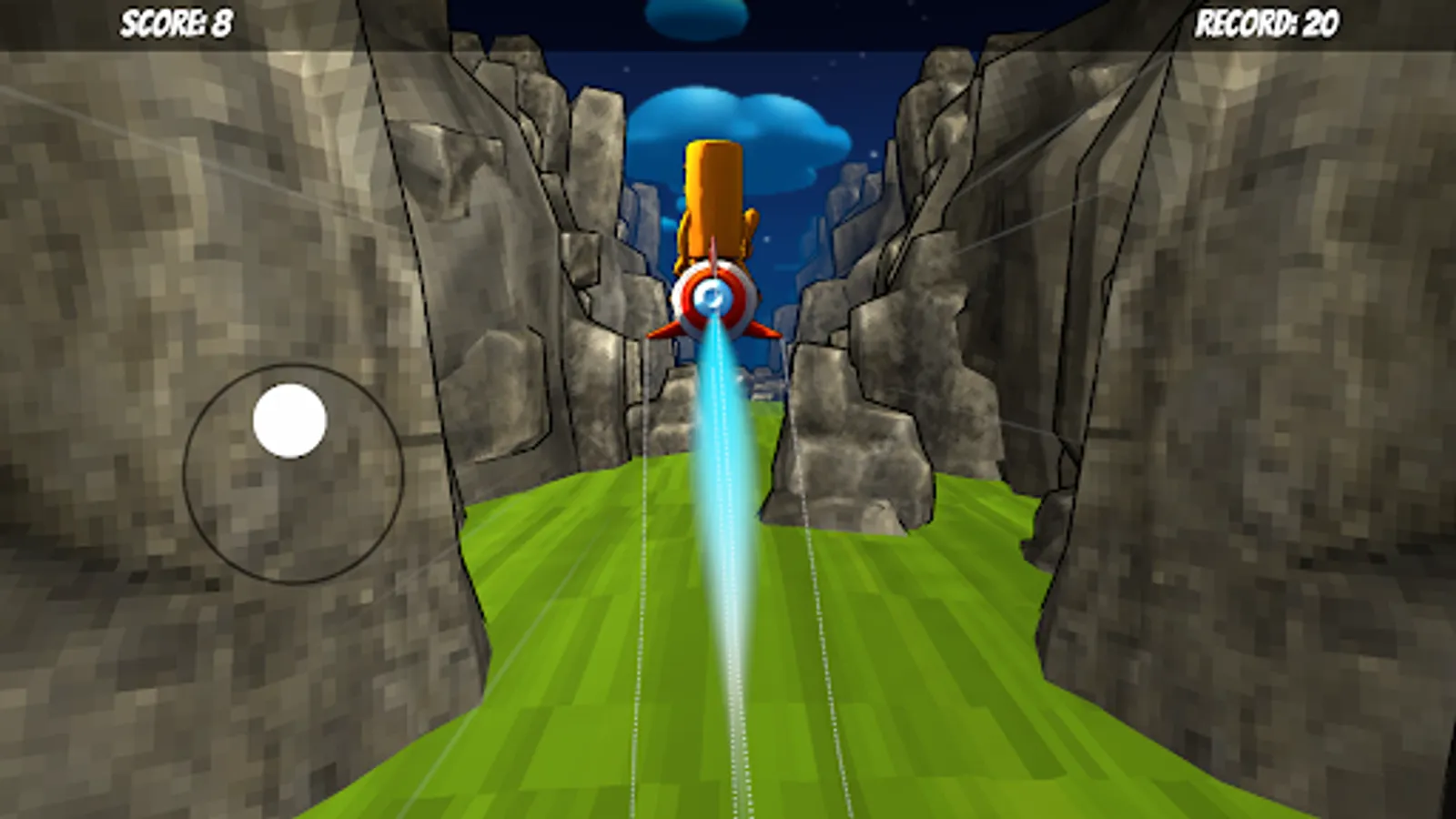Tap the left dotted guide line

[x=637, y=682]
